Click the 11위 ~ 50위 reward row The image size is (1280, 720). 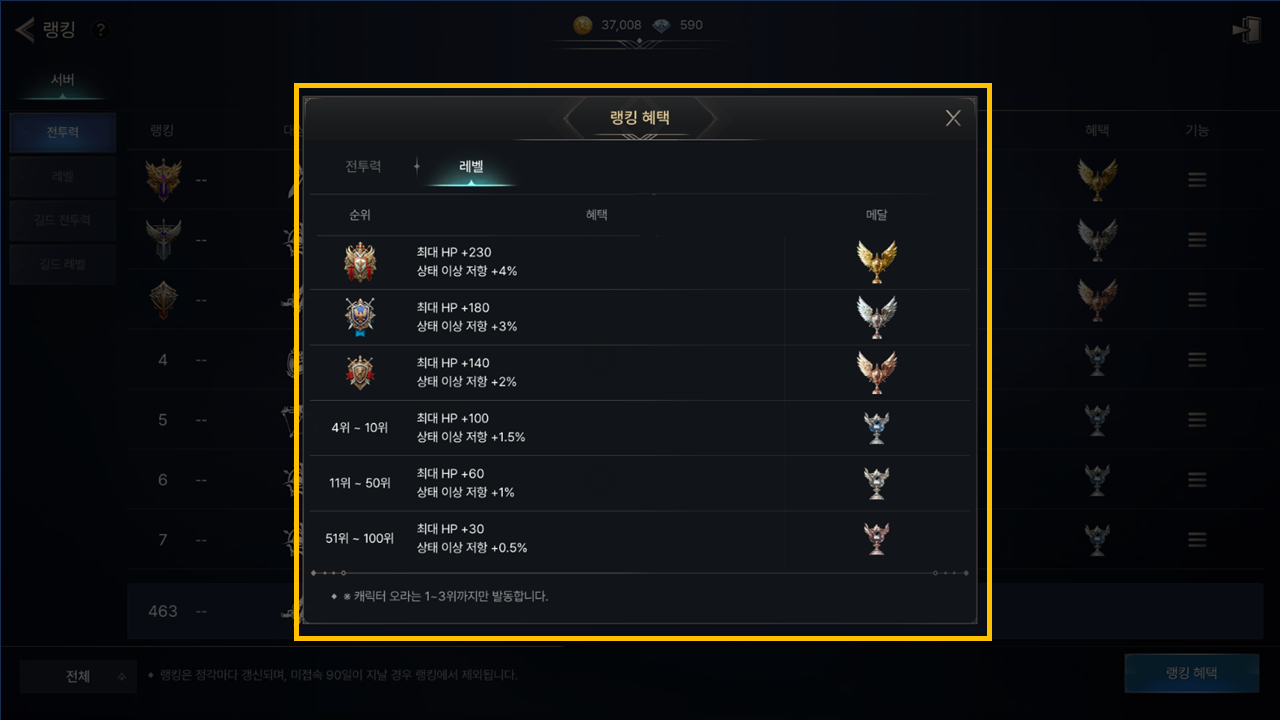pos(640,483)
